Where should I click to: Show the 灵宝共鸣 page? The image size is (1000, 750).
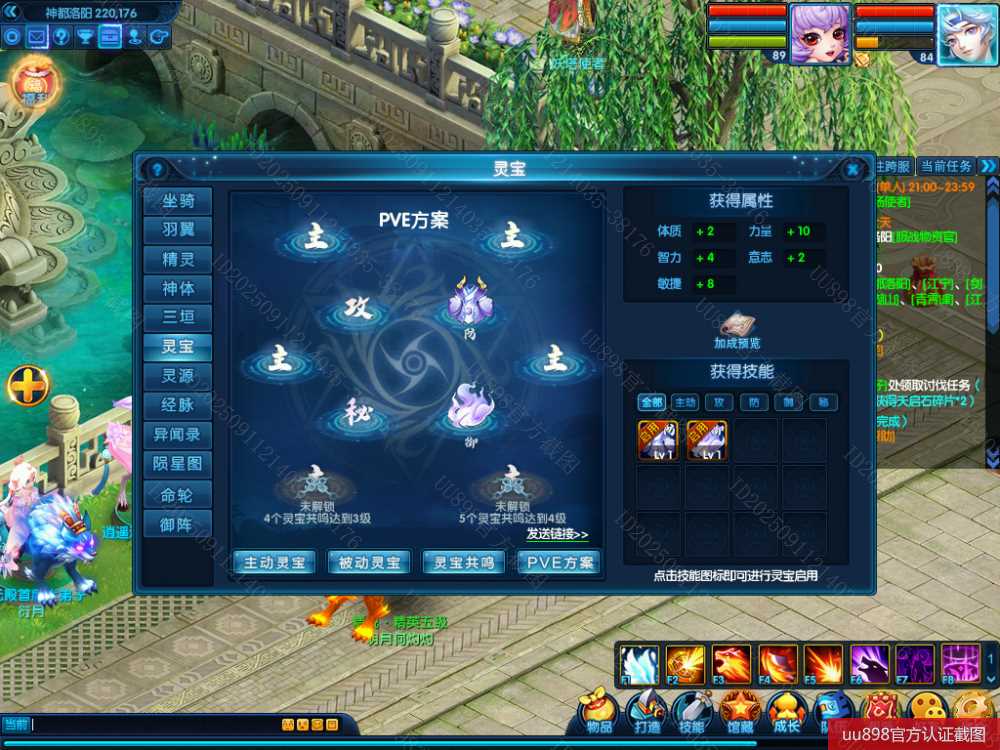[x=464, y=563]
